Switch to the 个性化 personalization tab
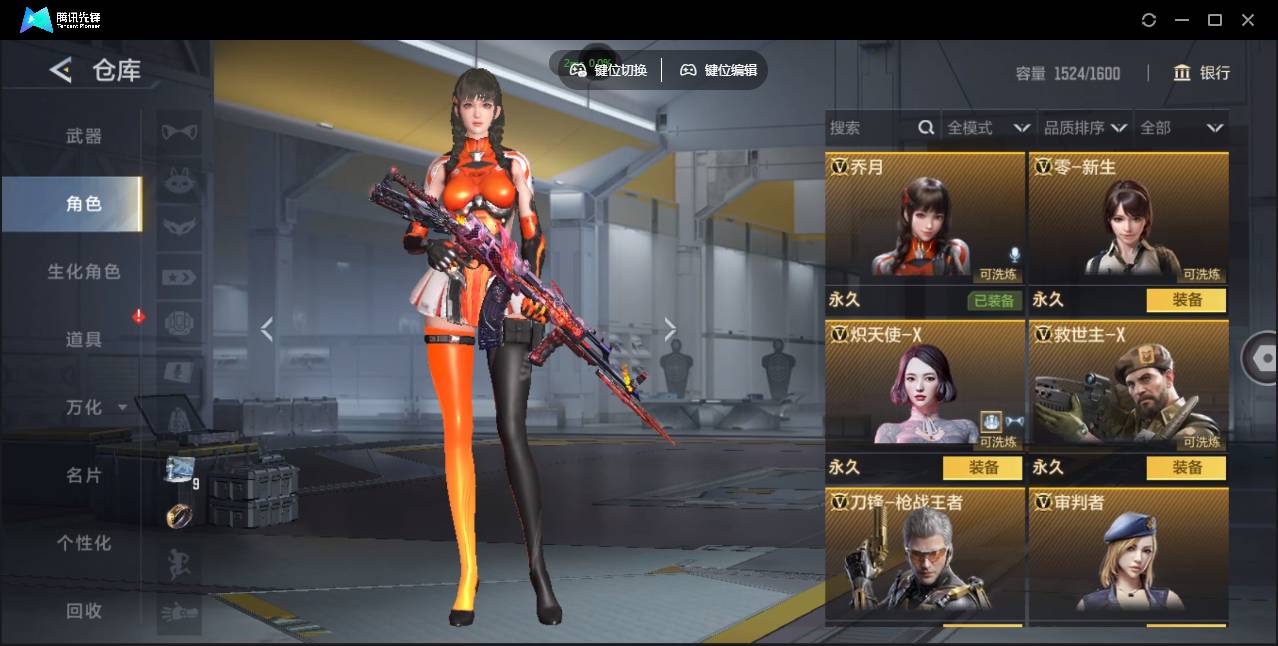 pos(84,544)
